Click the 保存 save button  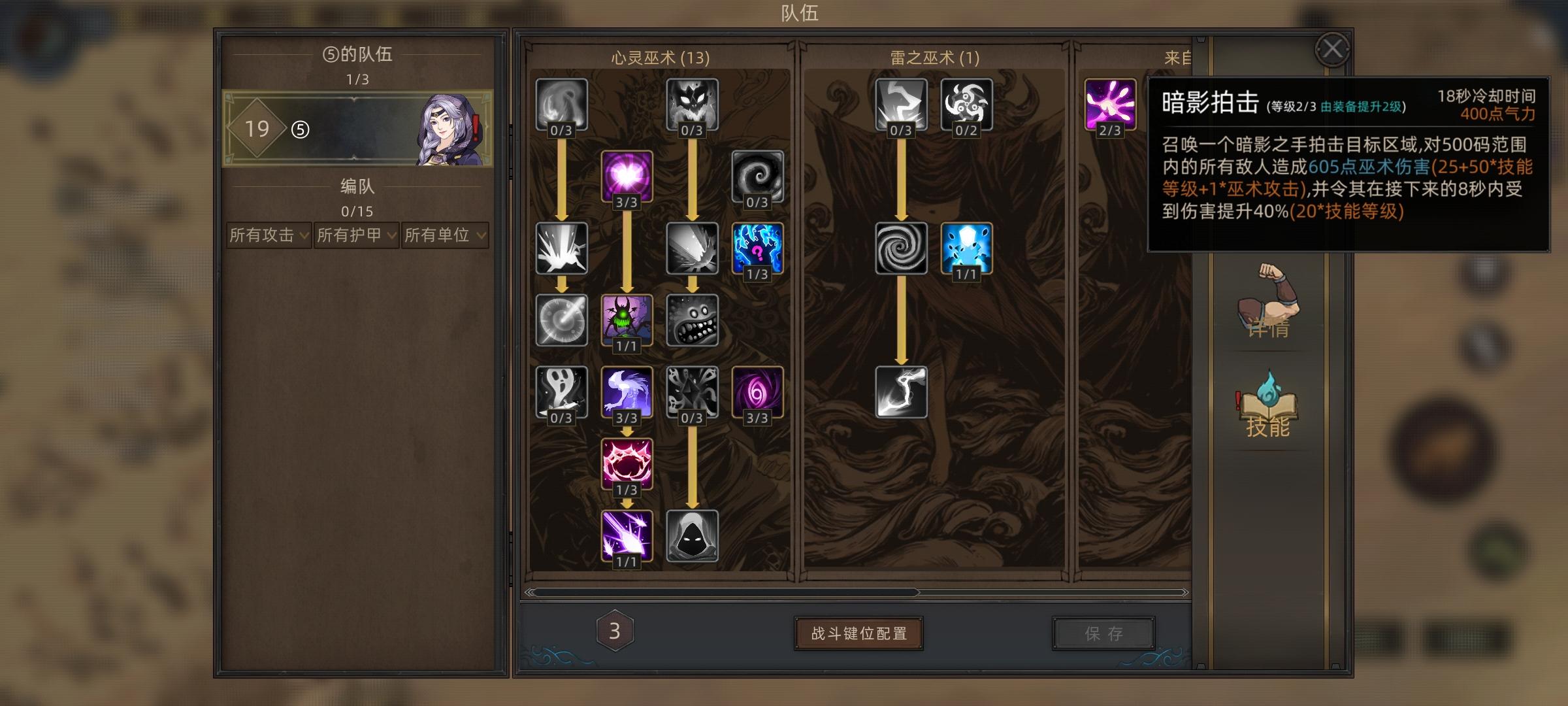pos(1104,632)
